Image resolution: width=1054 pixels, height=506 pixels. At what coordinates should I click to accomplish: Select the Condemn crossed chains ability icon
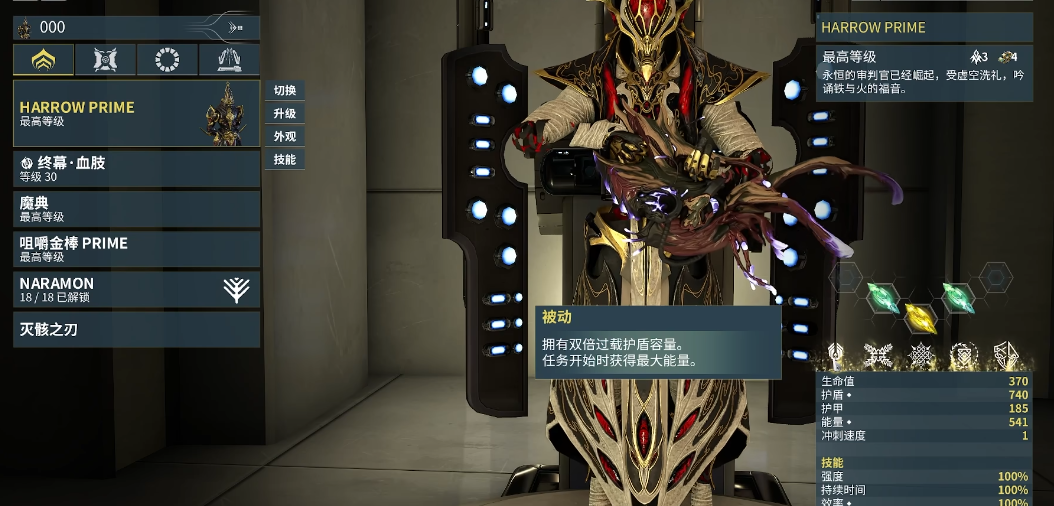coord(878,355)
